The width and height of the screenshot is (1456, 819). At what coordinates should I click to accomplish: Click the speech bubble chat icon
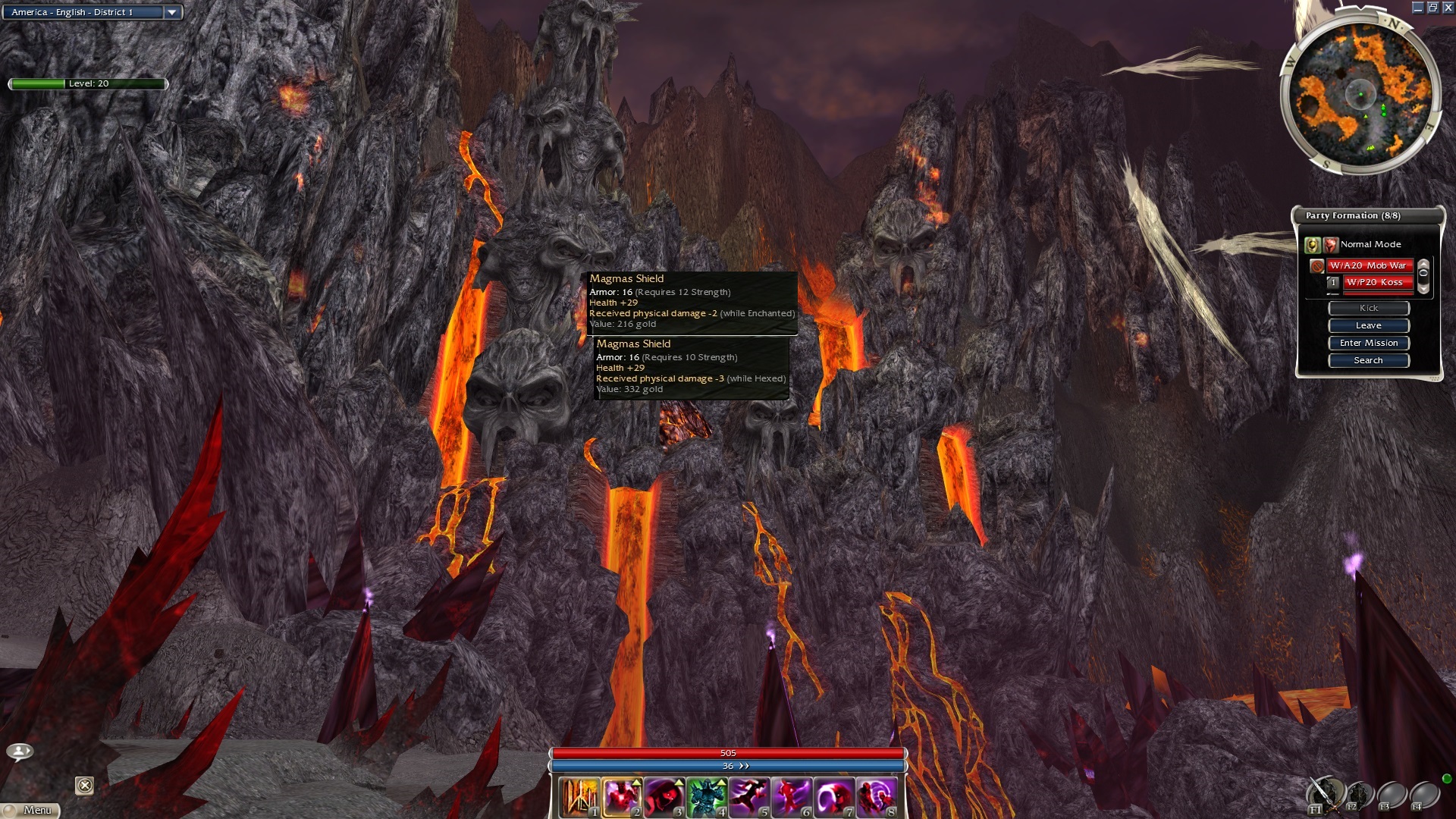(20, 752)
